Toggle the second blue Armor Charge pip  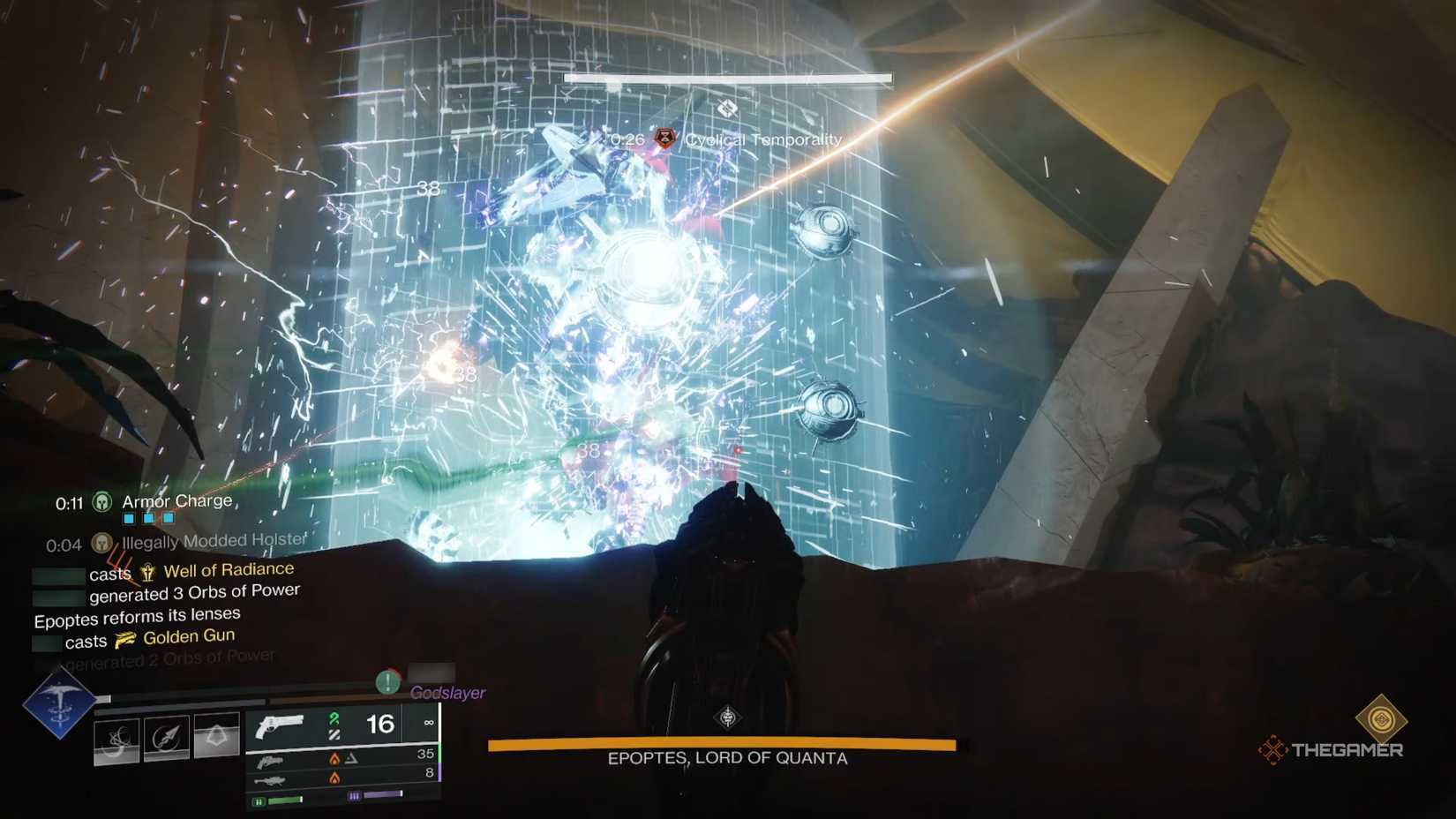(150, 517)
